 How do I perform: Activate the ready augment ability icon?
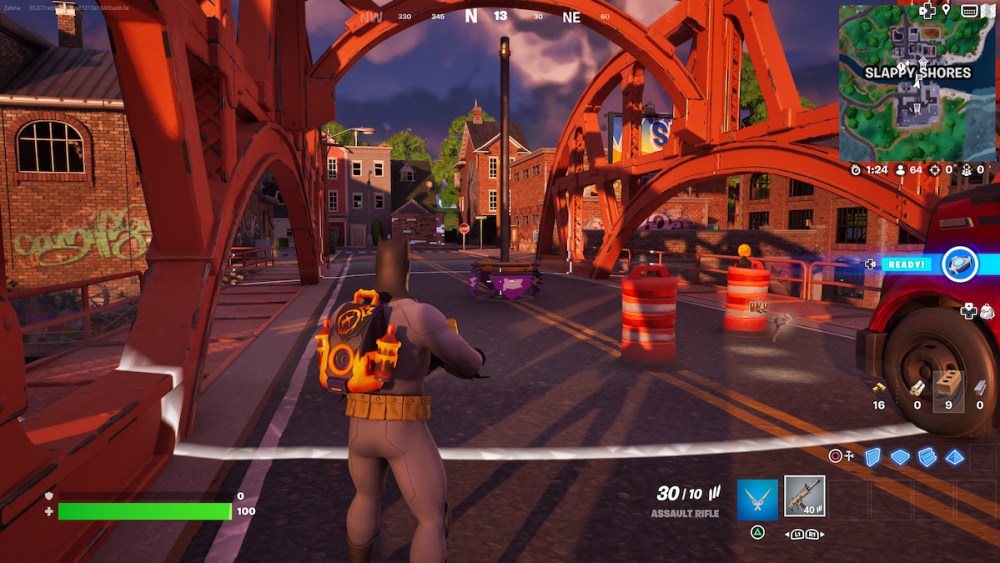(959, 264)
